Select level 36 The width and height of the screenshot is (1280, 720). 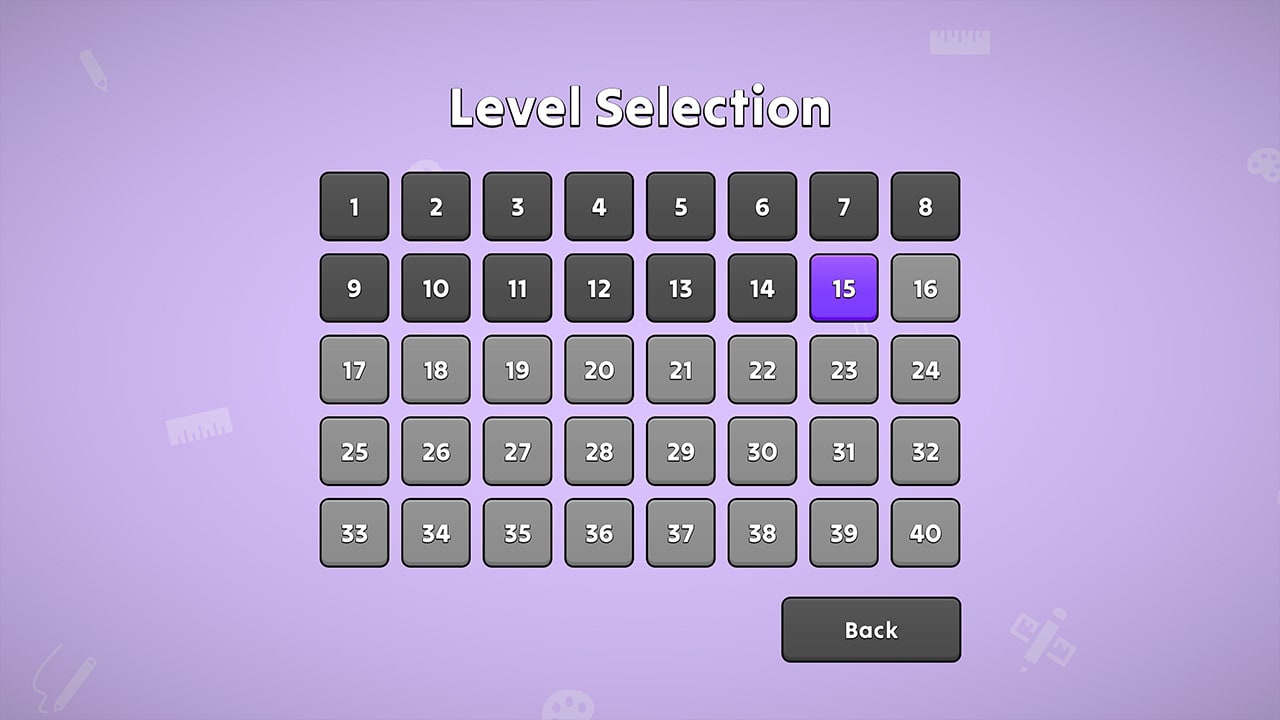coord(598,533)
